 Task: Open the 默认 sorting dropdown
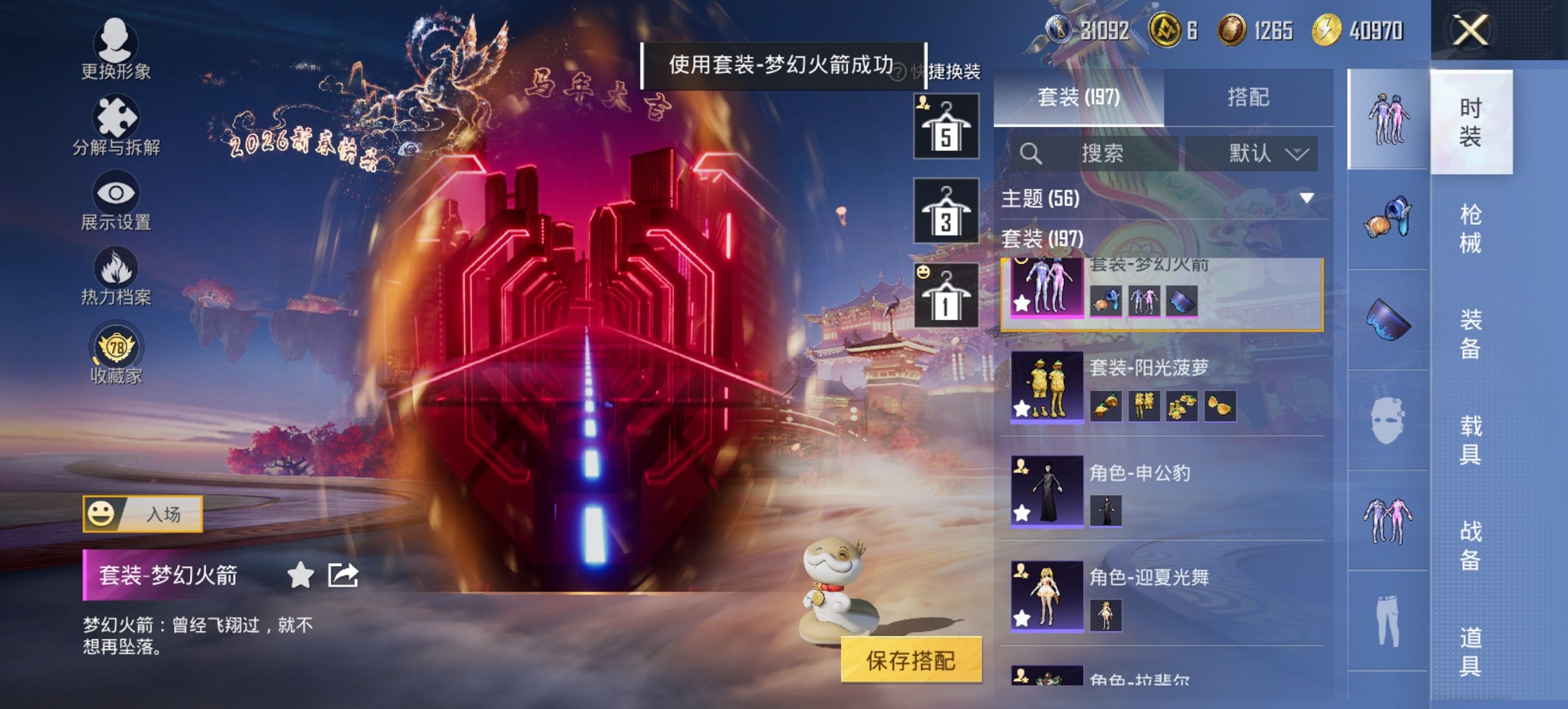pyautogui.click(x=1254, y=153)
